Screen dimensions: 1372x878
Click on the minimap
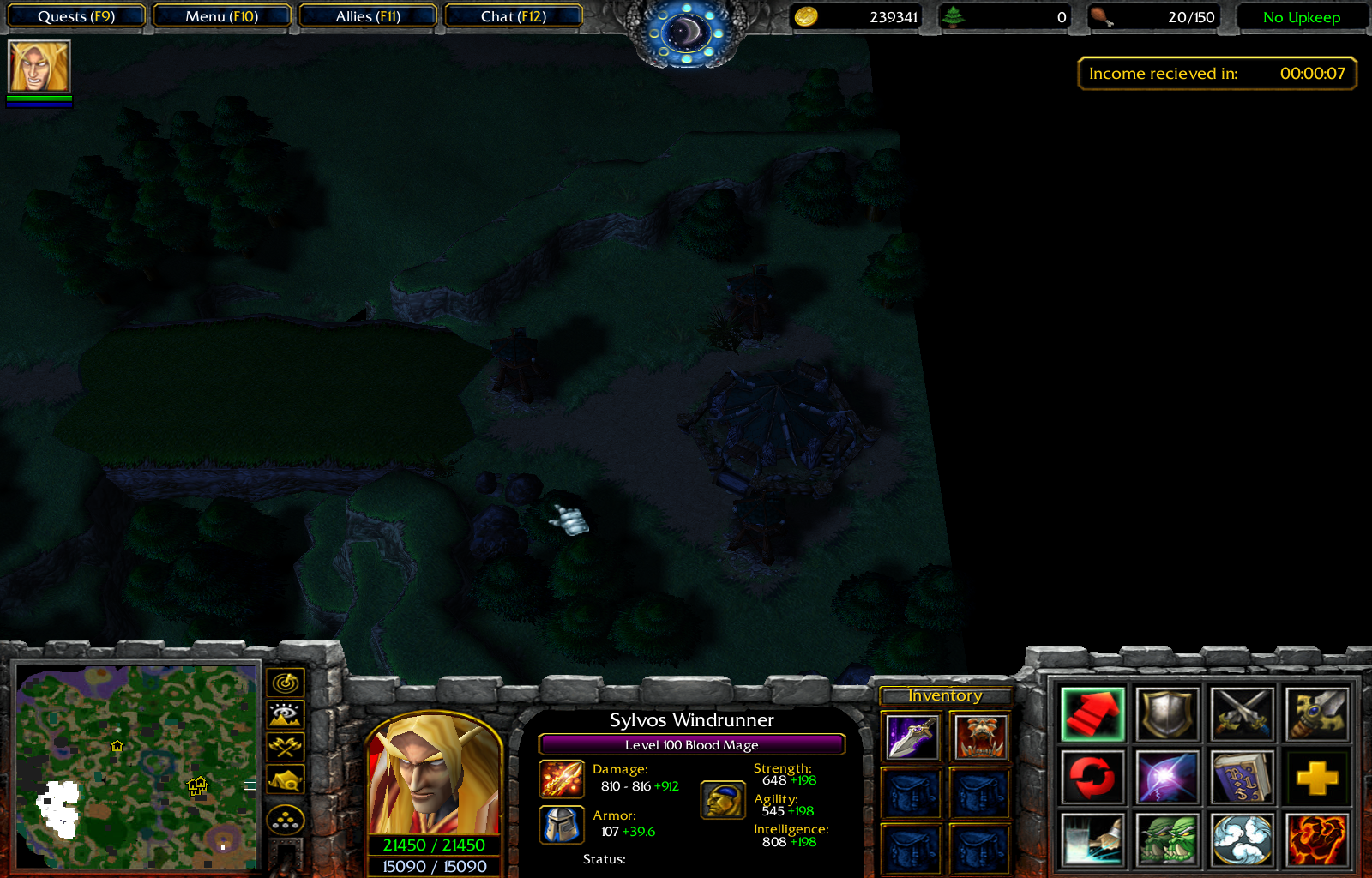pos(137,766)
